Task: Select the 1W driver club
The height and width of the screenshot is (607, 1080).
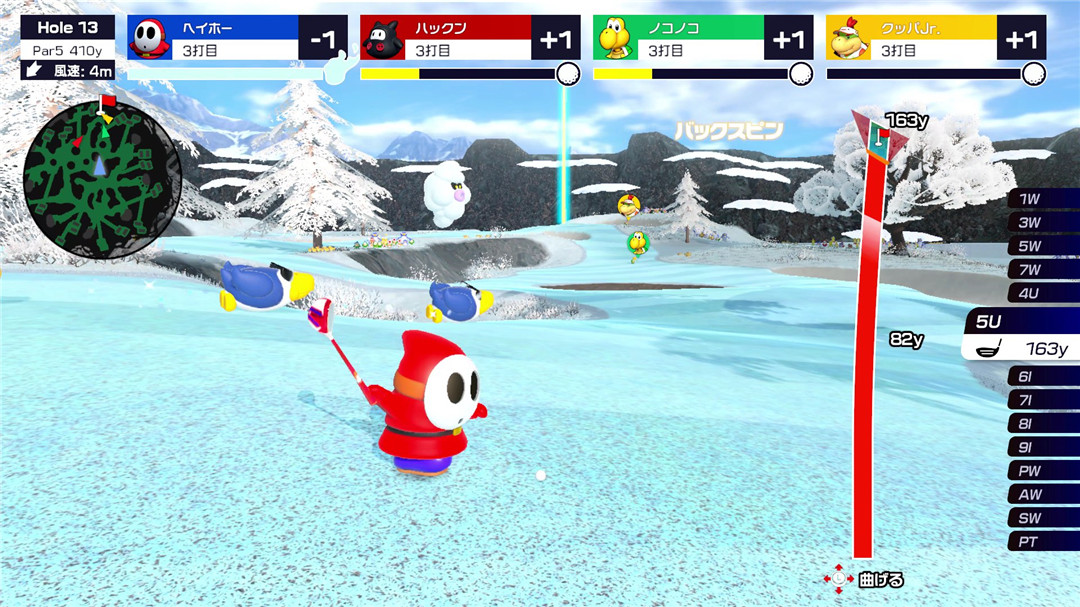Action: pyautogui.click(x=1043, y=199)
